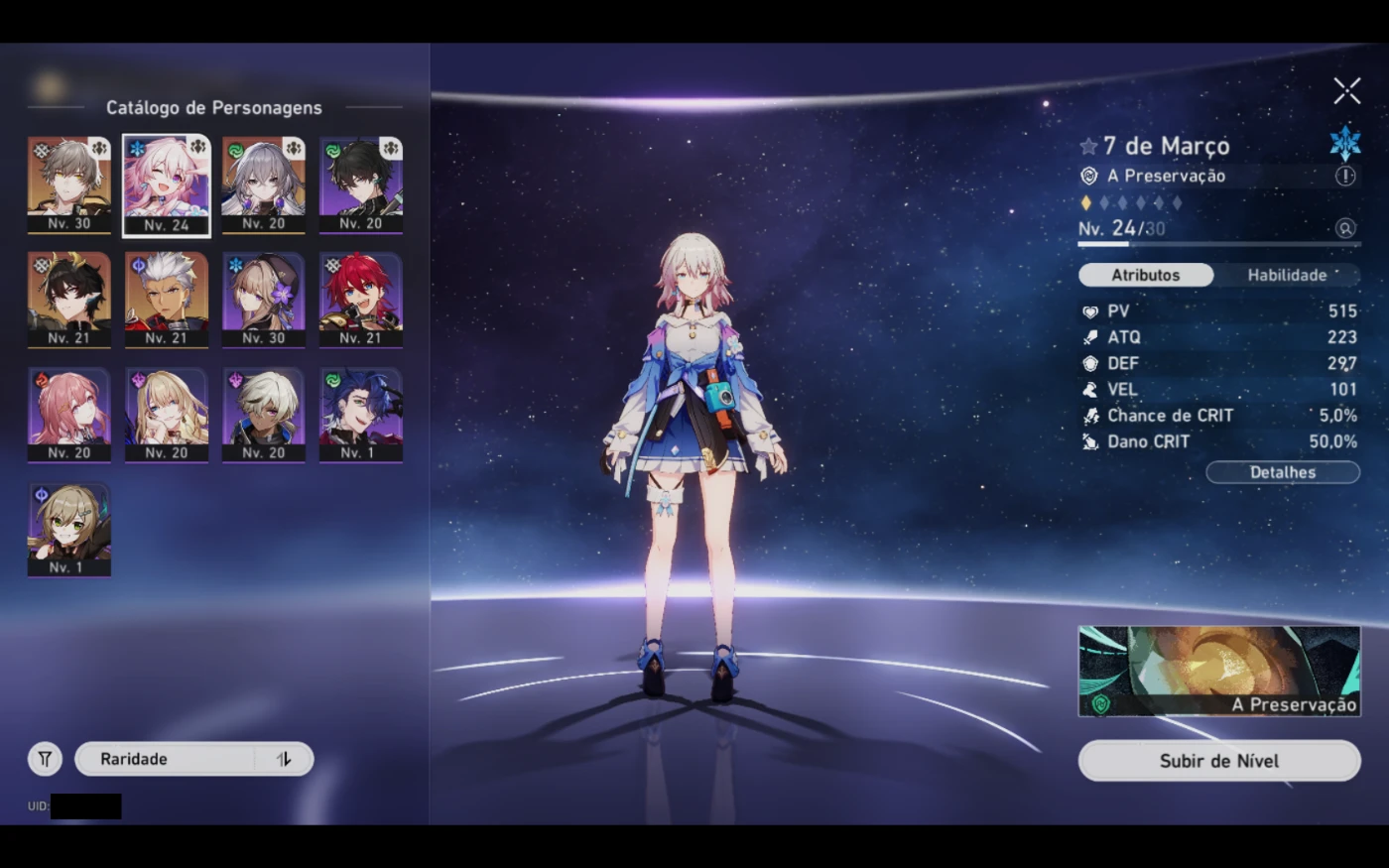Choose the blonde Serval portrait

[167, 414]
